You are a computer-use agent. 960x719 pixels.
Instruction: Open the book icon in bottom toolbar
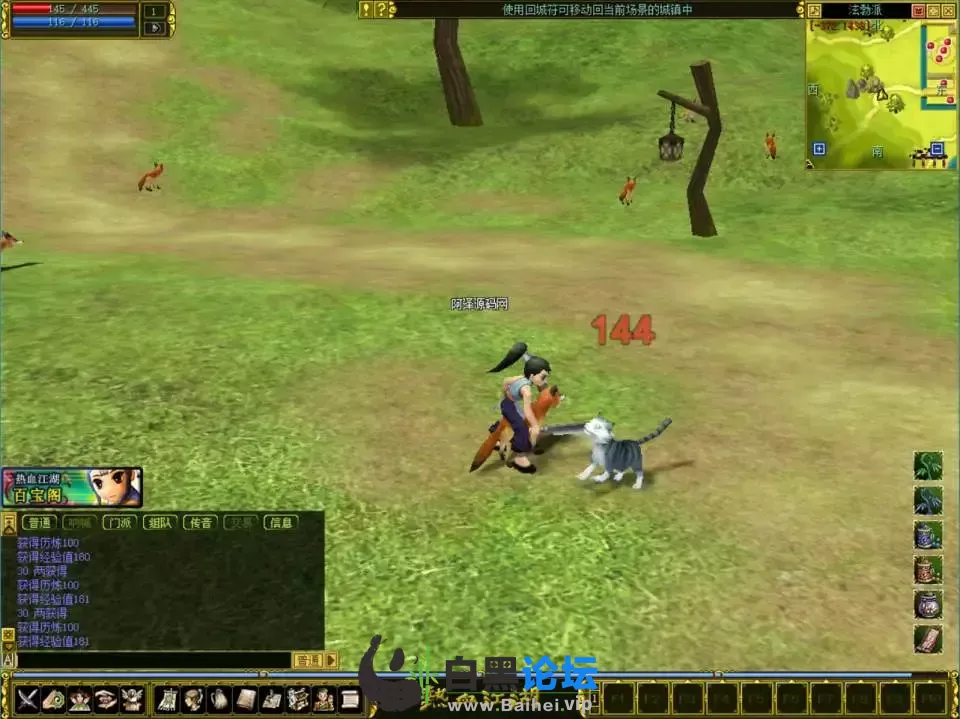245,698
